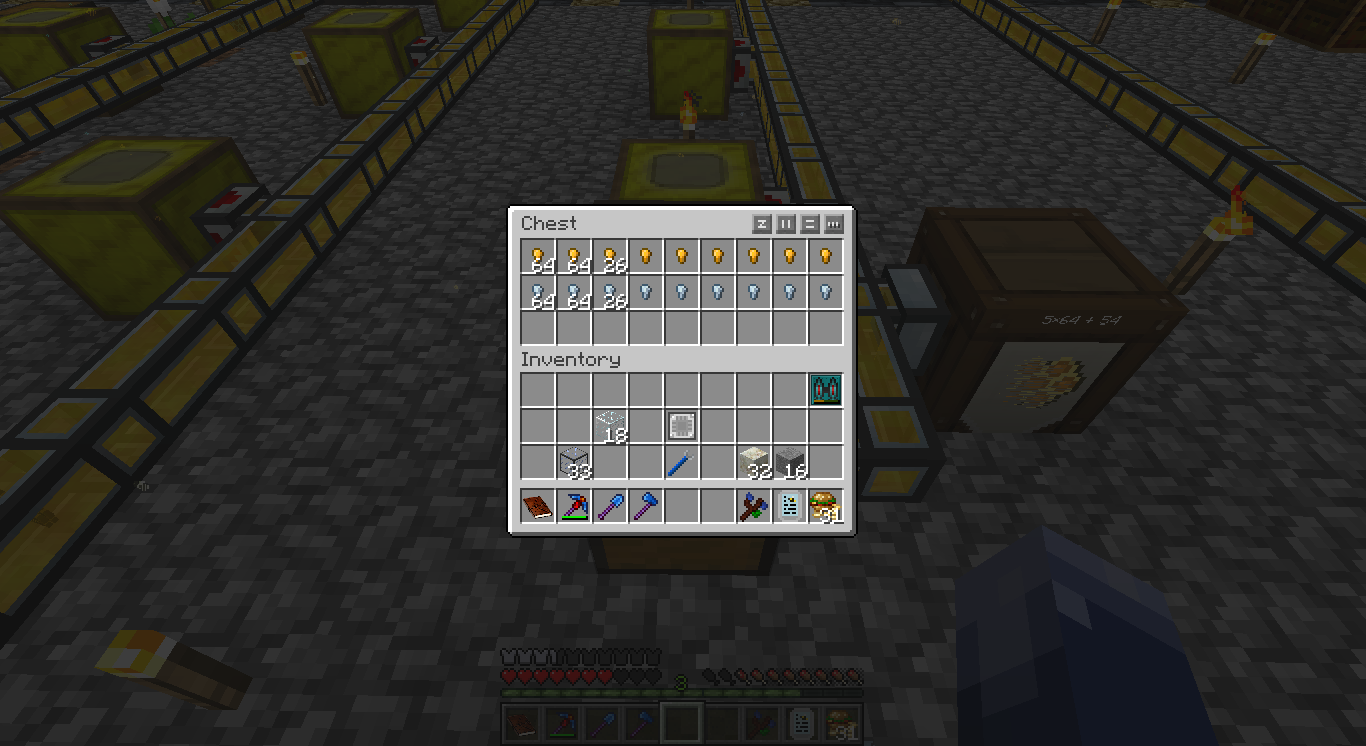Select the white machine casing item
Screen dimensions: 1366x746
[x=682, y=426]
